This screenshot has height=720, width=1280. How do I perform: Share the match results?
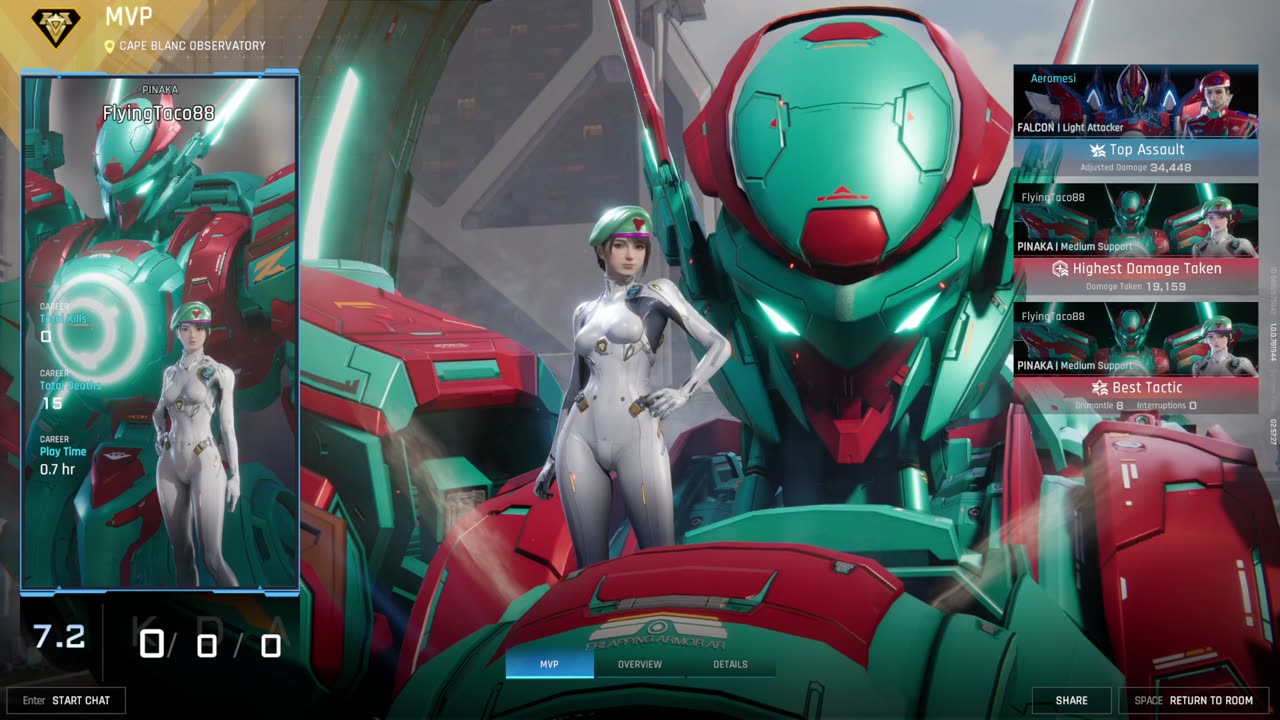tap(1071, 700)
